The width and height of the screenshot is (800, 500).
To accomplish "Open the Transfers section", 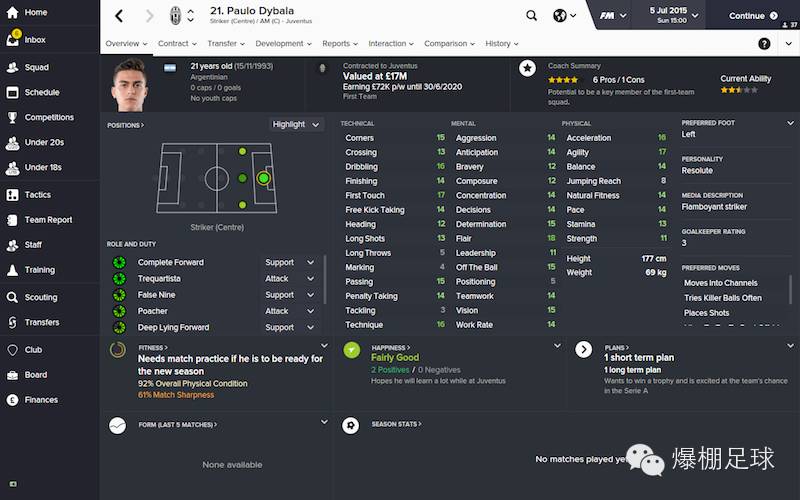I will click(x=41, y=322).
